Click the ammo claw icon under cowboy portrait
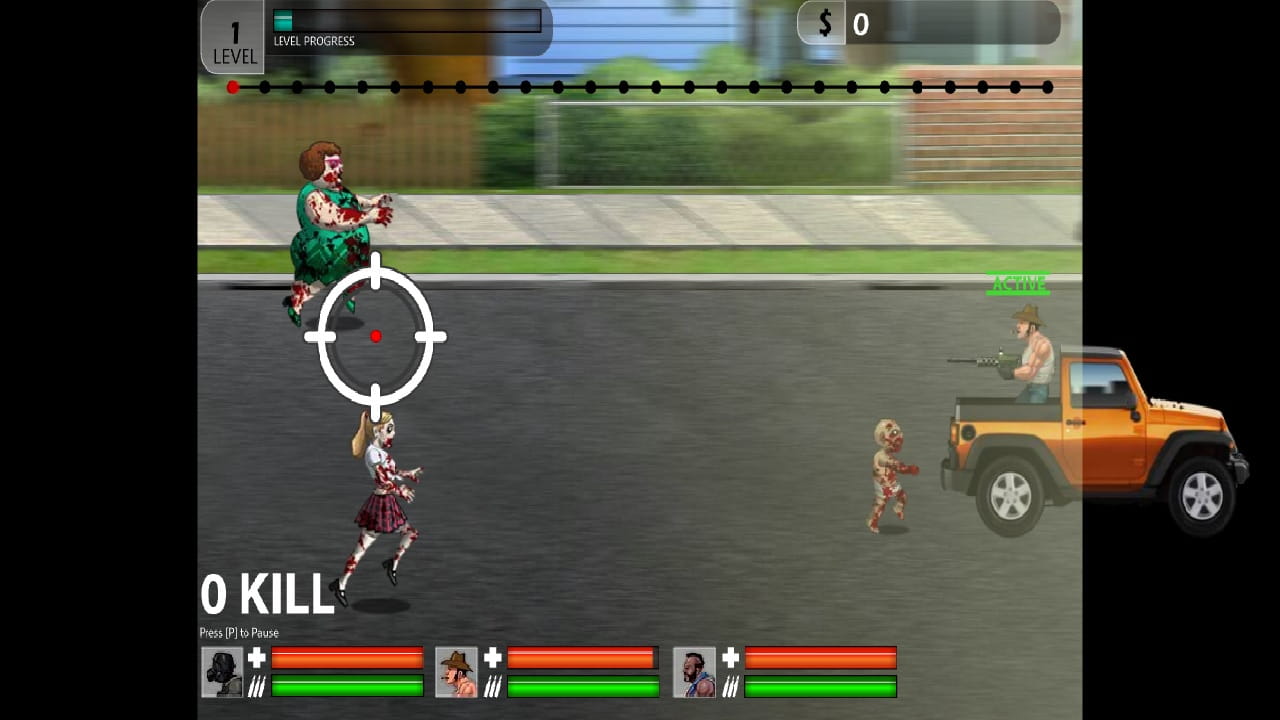This screenshot has width=1280, height=720. [x=493, y=686]
